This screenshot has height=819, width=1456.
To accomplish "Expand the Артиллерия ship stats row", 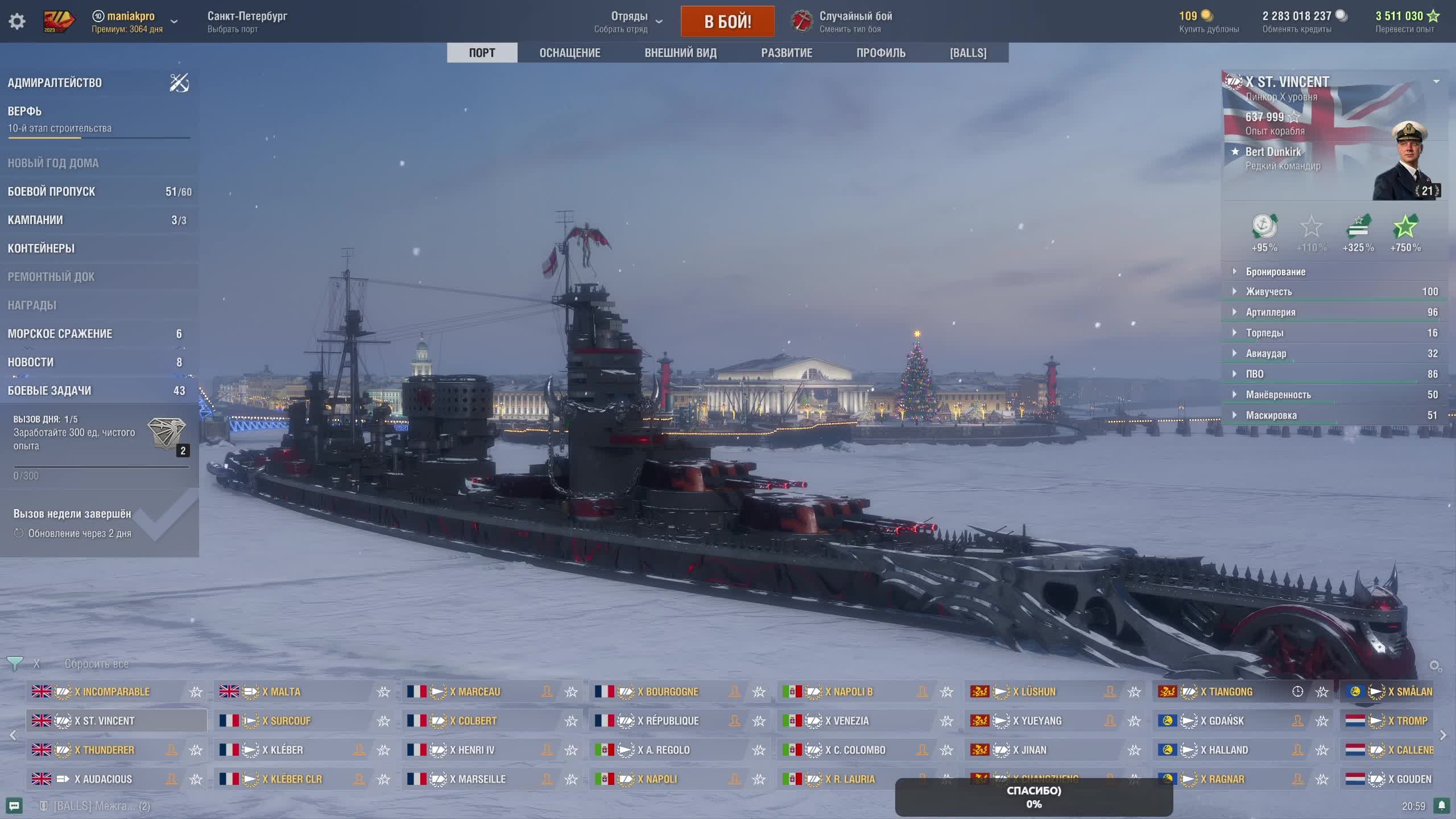I will point(1271,312).
